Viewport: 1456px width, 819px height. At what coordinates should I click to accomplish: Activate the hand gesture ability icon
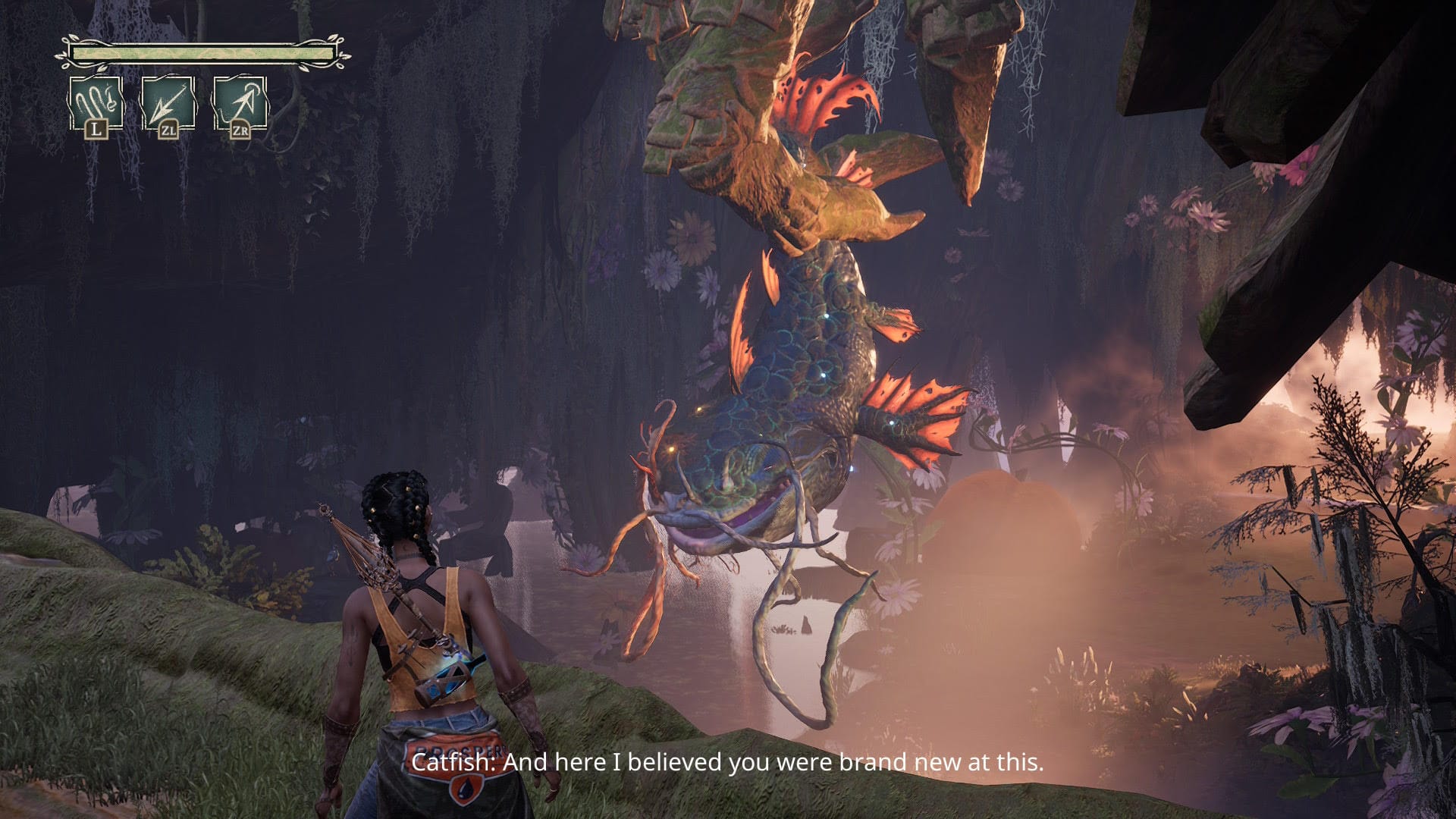tap(96, 104)
